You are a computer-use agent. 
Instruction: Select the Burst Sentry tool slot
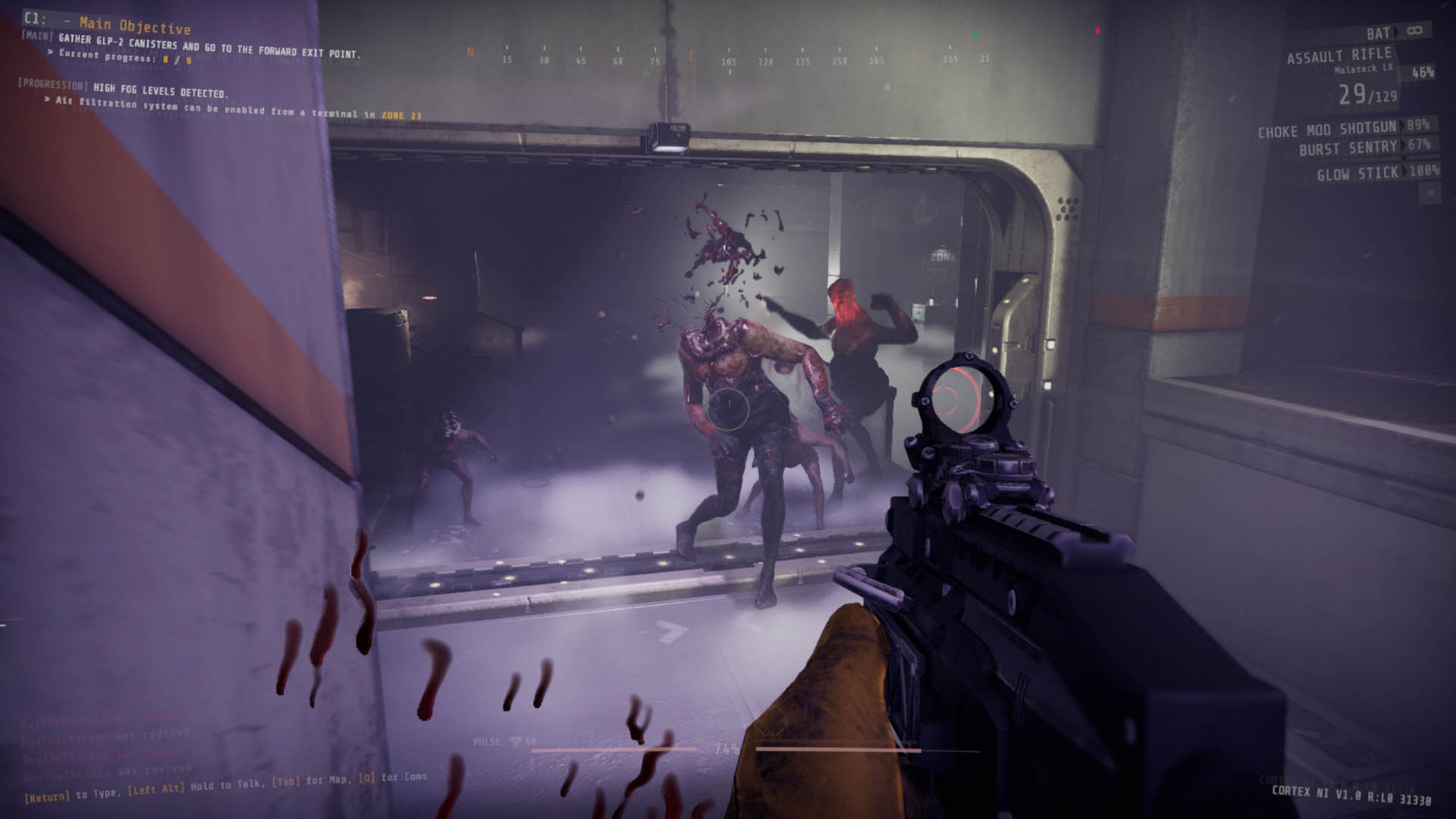click(1348, 148)
